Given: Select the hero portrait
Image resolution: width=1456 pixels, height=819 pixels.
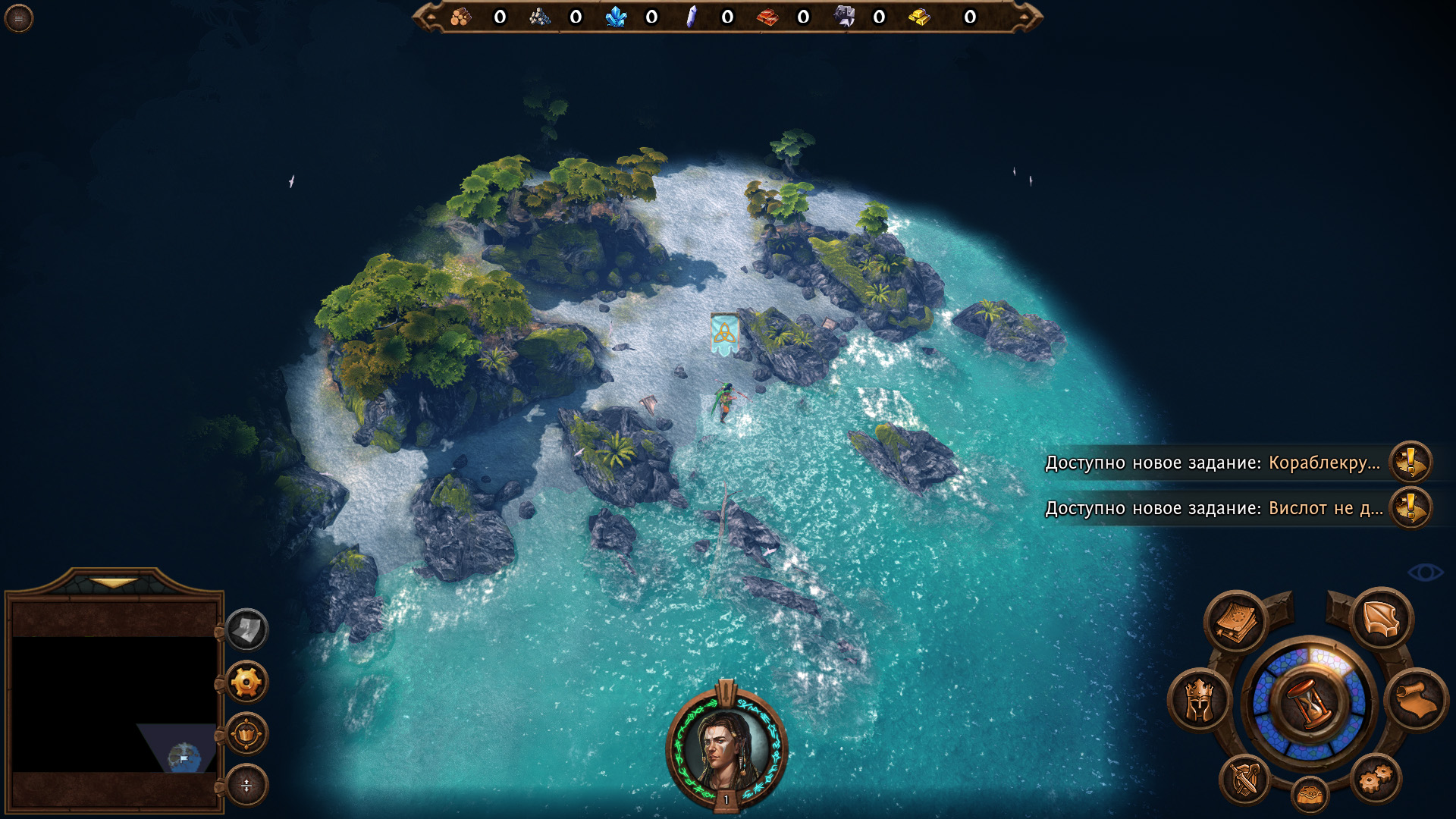Looking at the screenshot, I should (726, 748).
